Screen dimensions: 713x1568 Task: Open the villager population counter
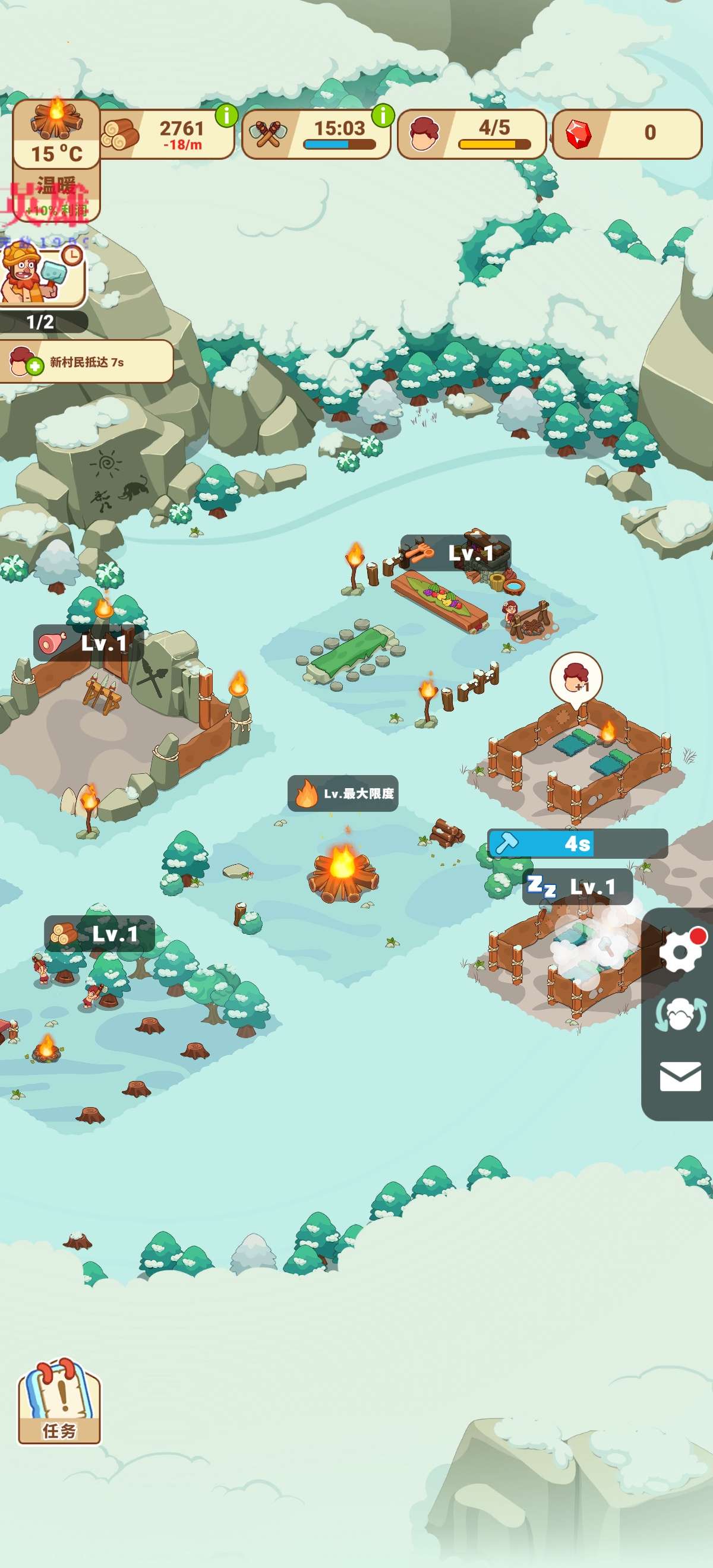click(471, 134)
